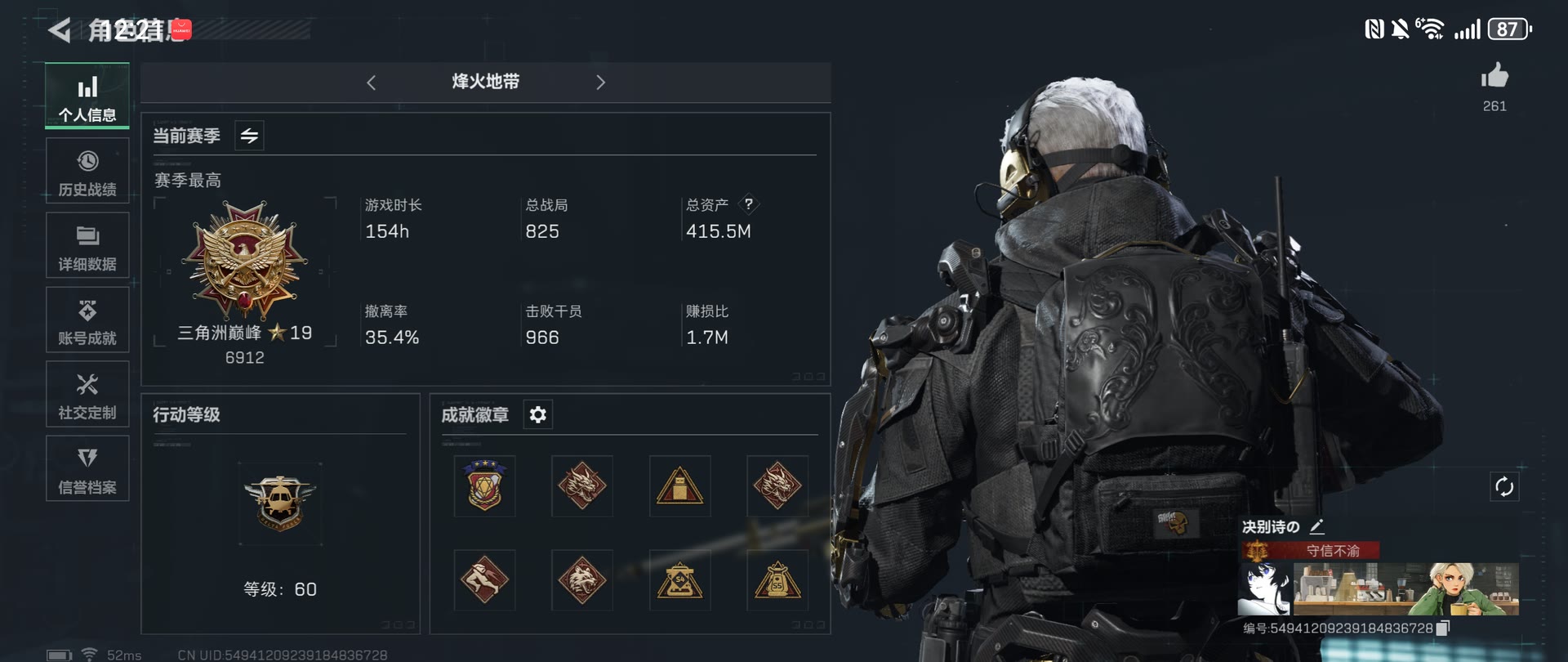Go to next mode with the right chevron

[x=600, y=83]
